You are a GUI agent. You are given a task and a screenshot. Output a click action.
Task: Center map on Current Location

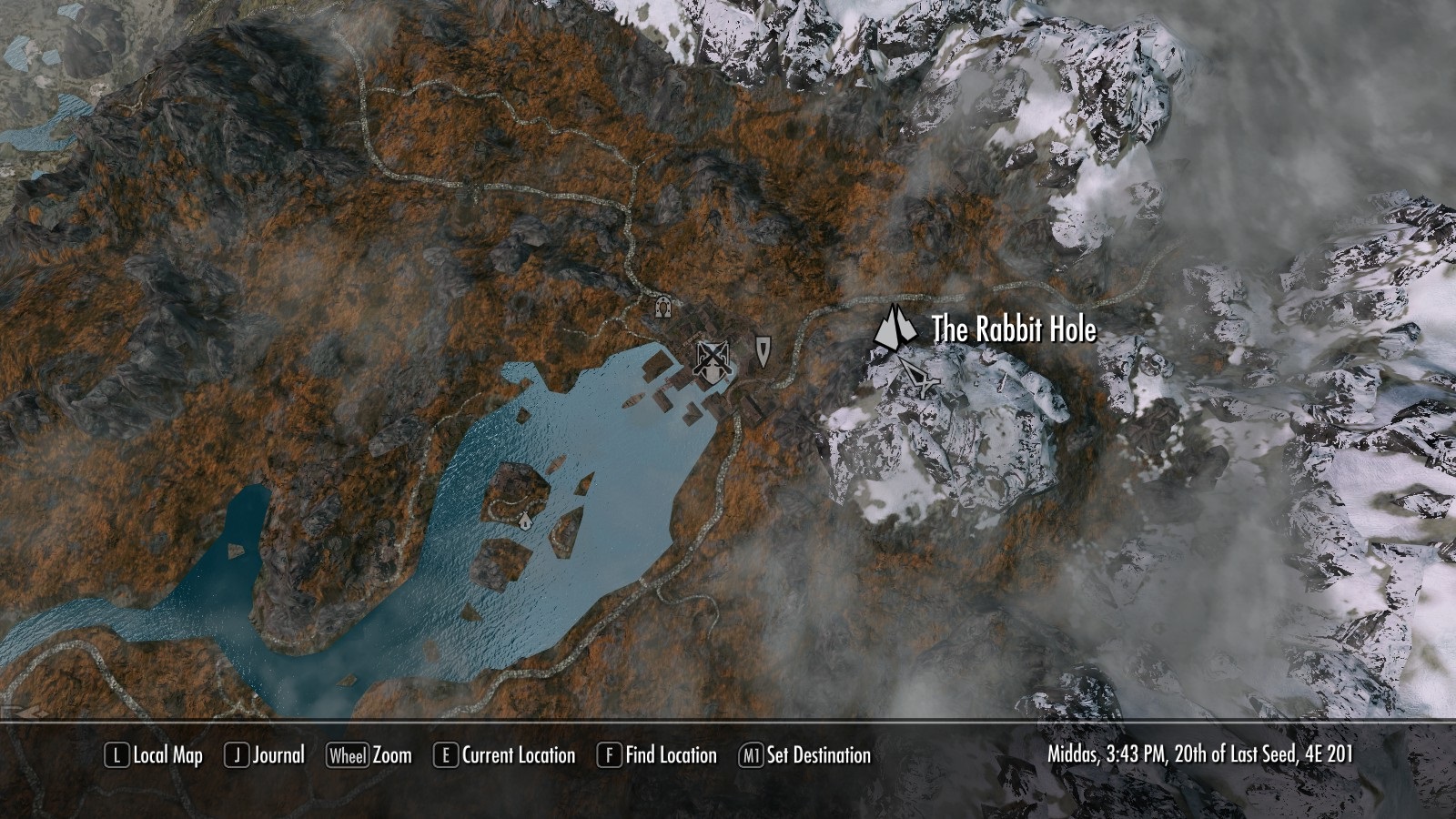coord(506,755)
